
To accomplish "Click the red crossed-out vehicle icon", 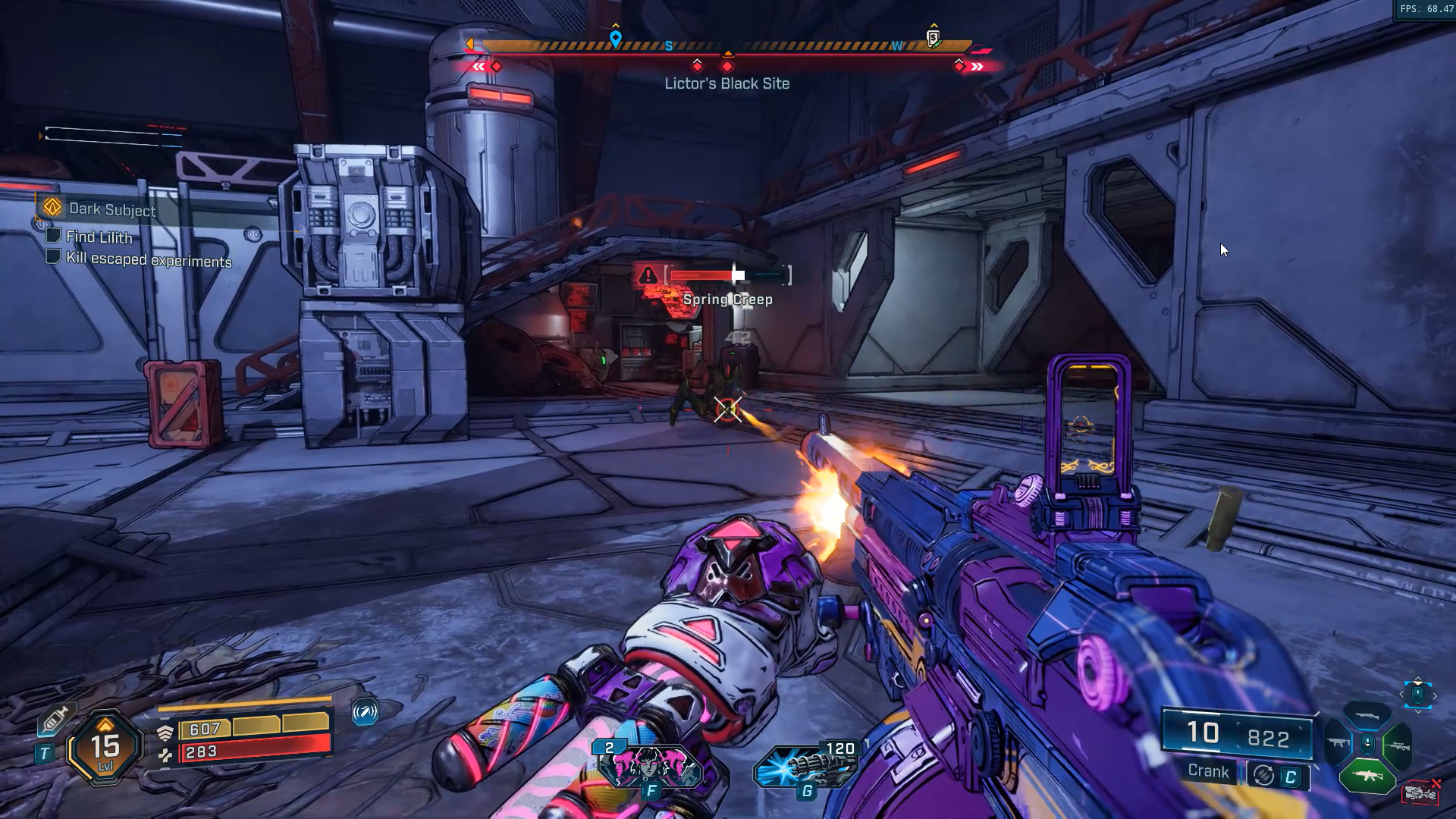I will point(1421,792).
